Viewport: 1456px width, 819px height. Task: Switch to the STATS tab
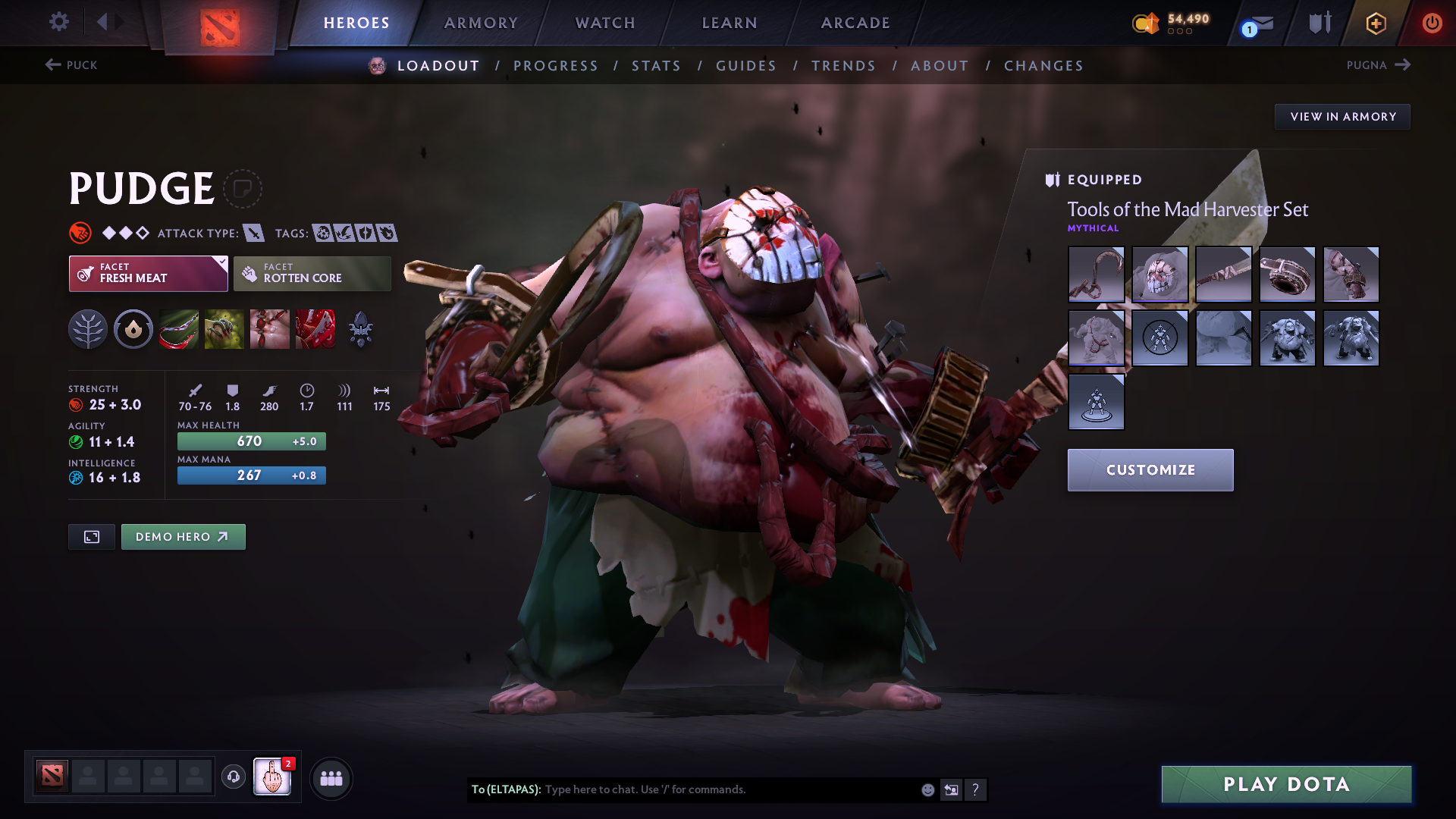point(656,66)
